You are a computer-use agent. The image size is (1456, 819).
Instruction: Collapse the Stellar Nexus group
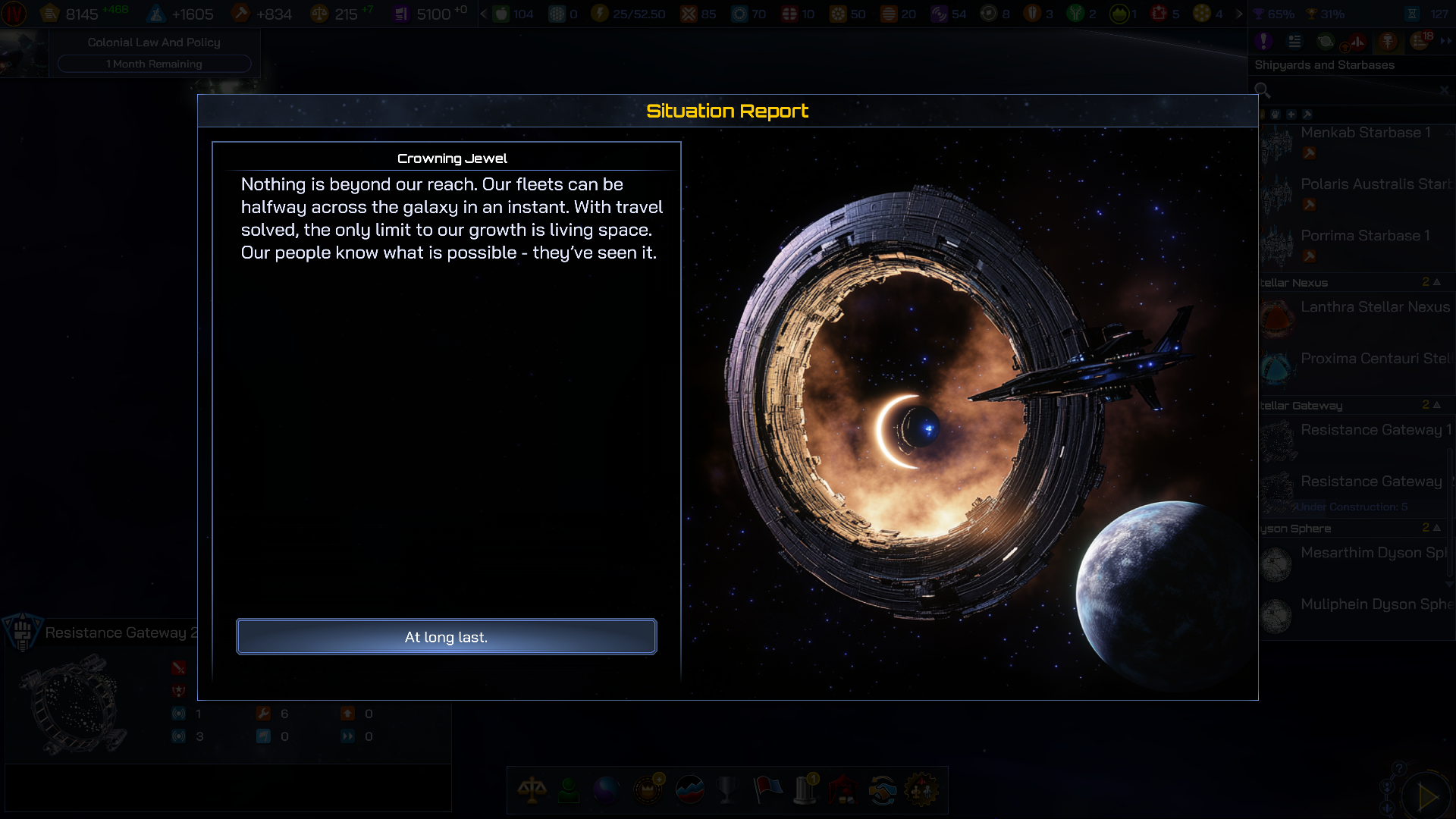click(1436, 282)
